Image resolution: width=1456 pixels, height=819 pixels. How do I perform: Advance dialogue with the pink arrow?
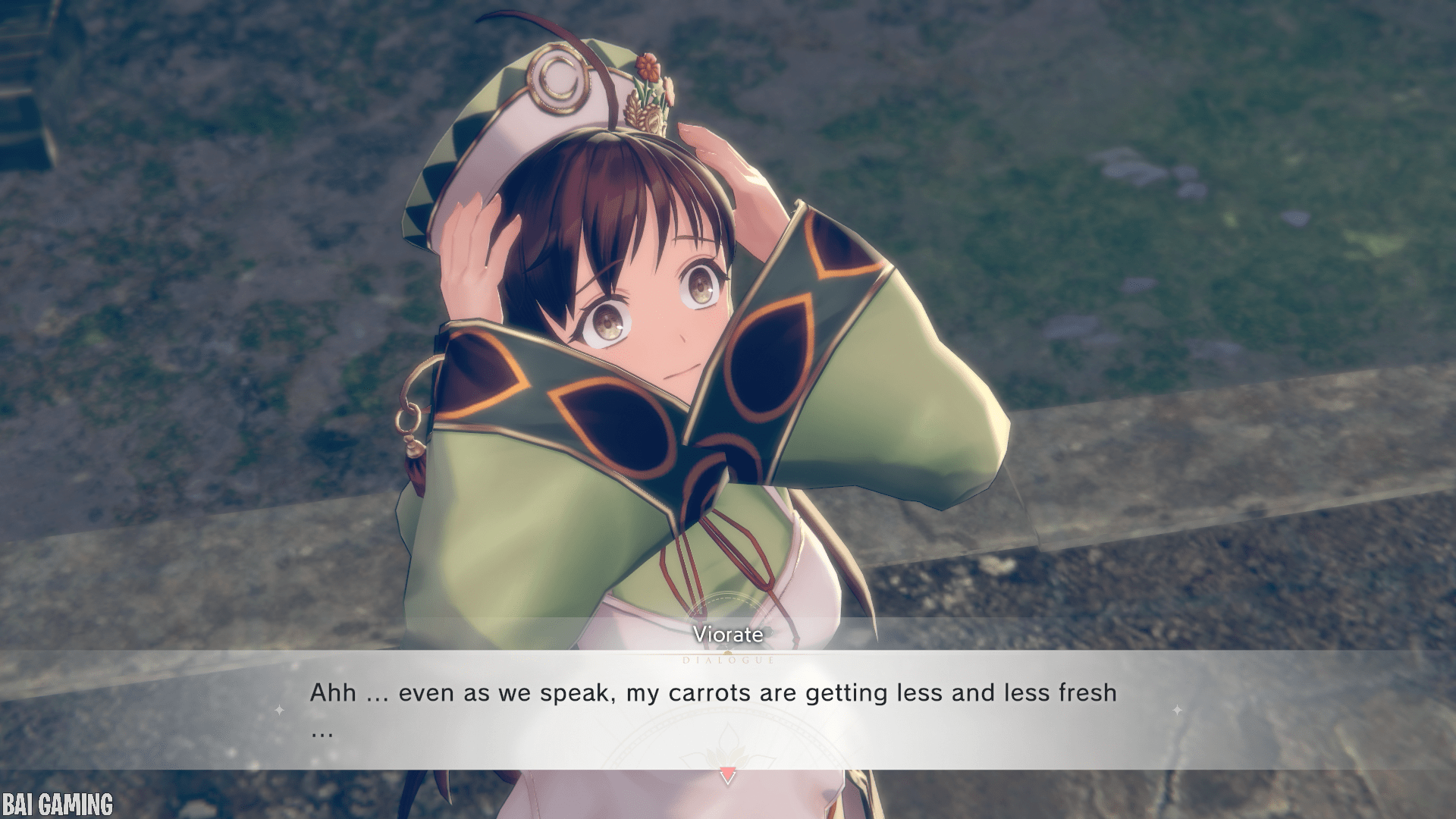click(727, 776)
